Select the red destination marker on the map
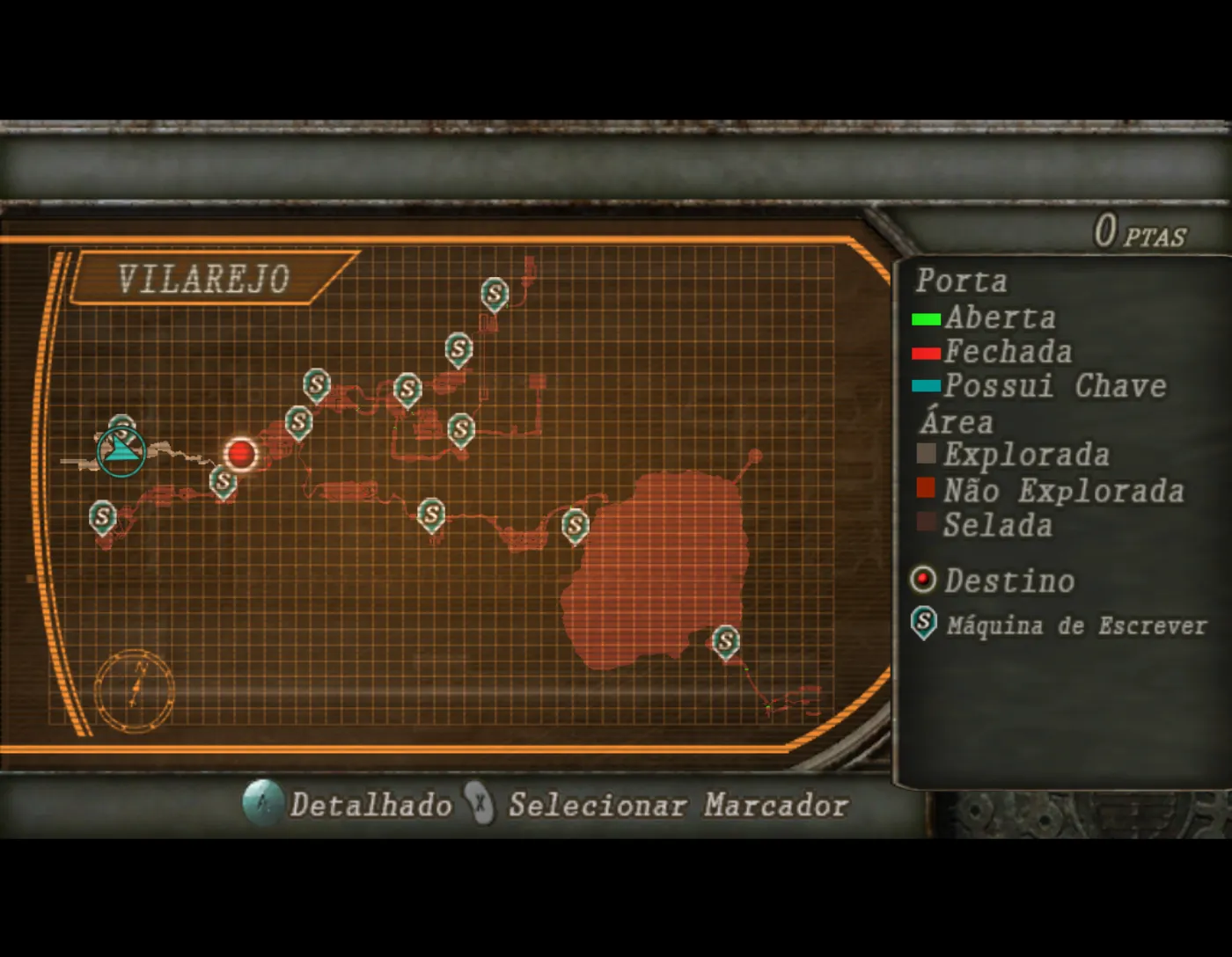 click(x=240, y=454)
